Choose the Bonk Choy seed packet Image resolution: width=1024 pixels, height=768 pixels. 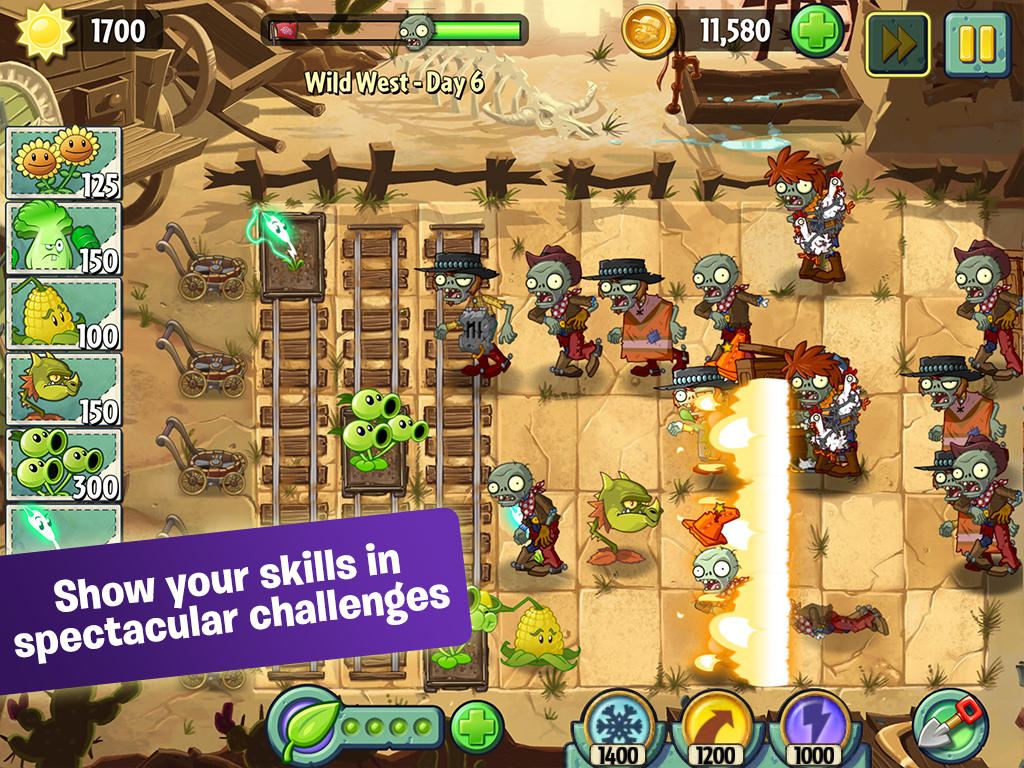point(64,238)
